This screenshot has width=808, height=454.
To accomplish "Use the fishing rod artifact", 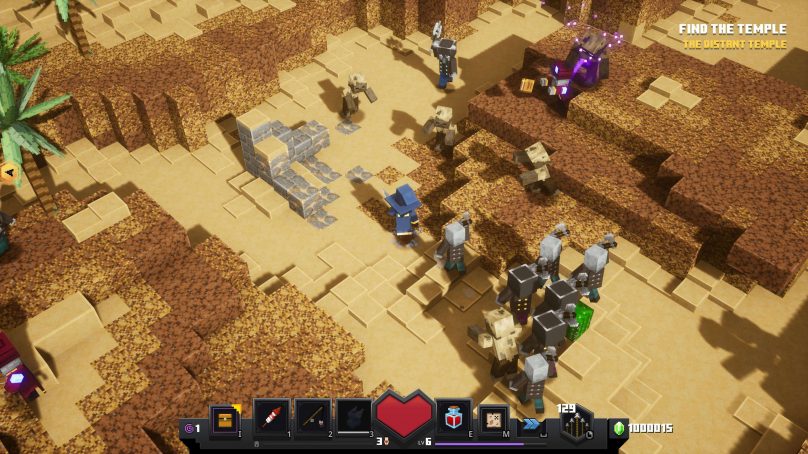I will click(x=313, y=416).
